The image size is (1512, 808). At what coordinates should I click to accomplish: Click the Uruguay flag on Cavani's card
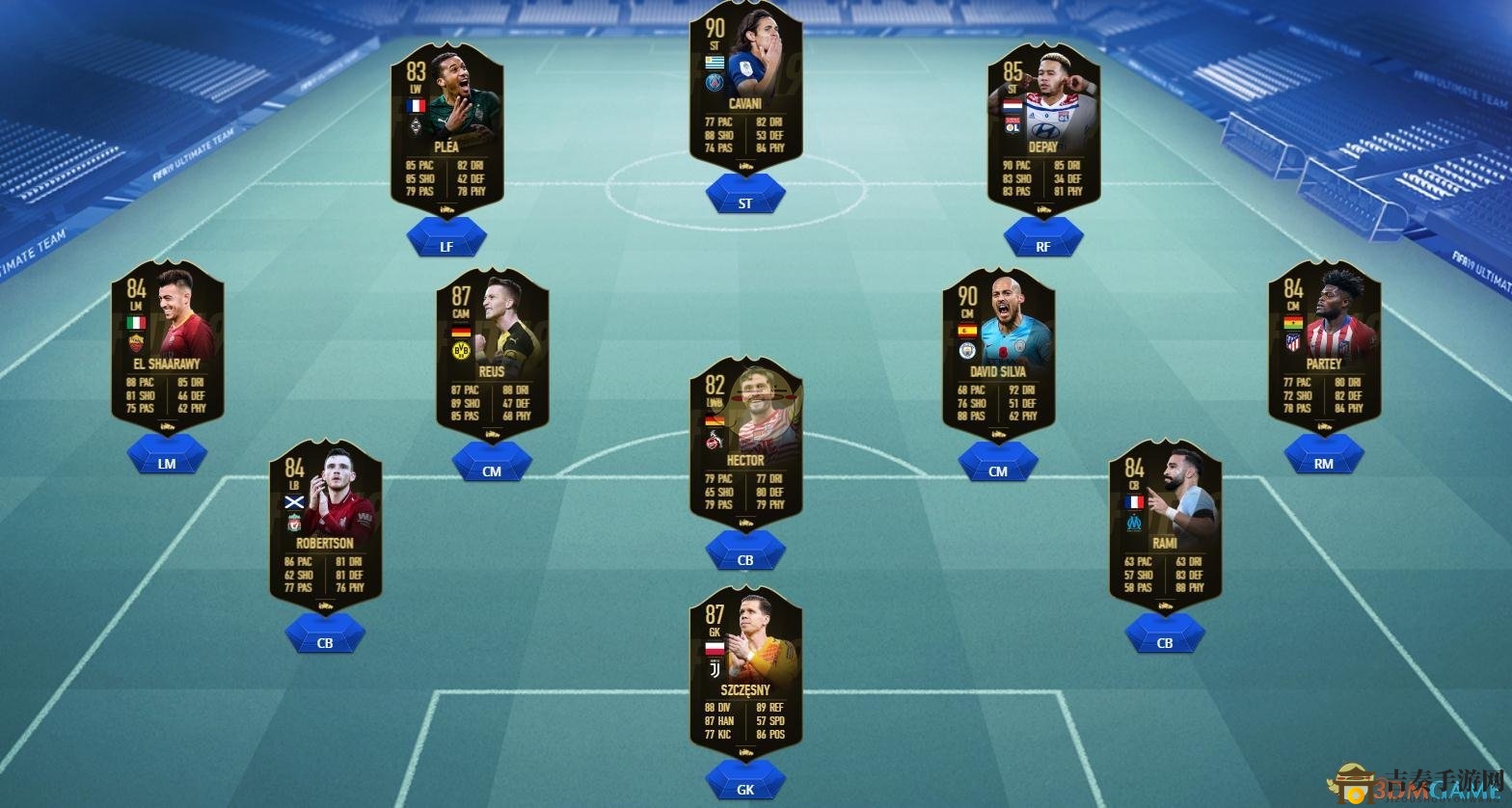pos(715,64)
